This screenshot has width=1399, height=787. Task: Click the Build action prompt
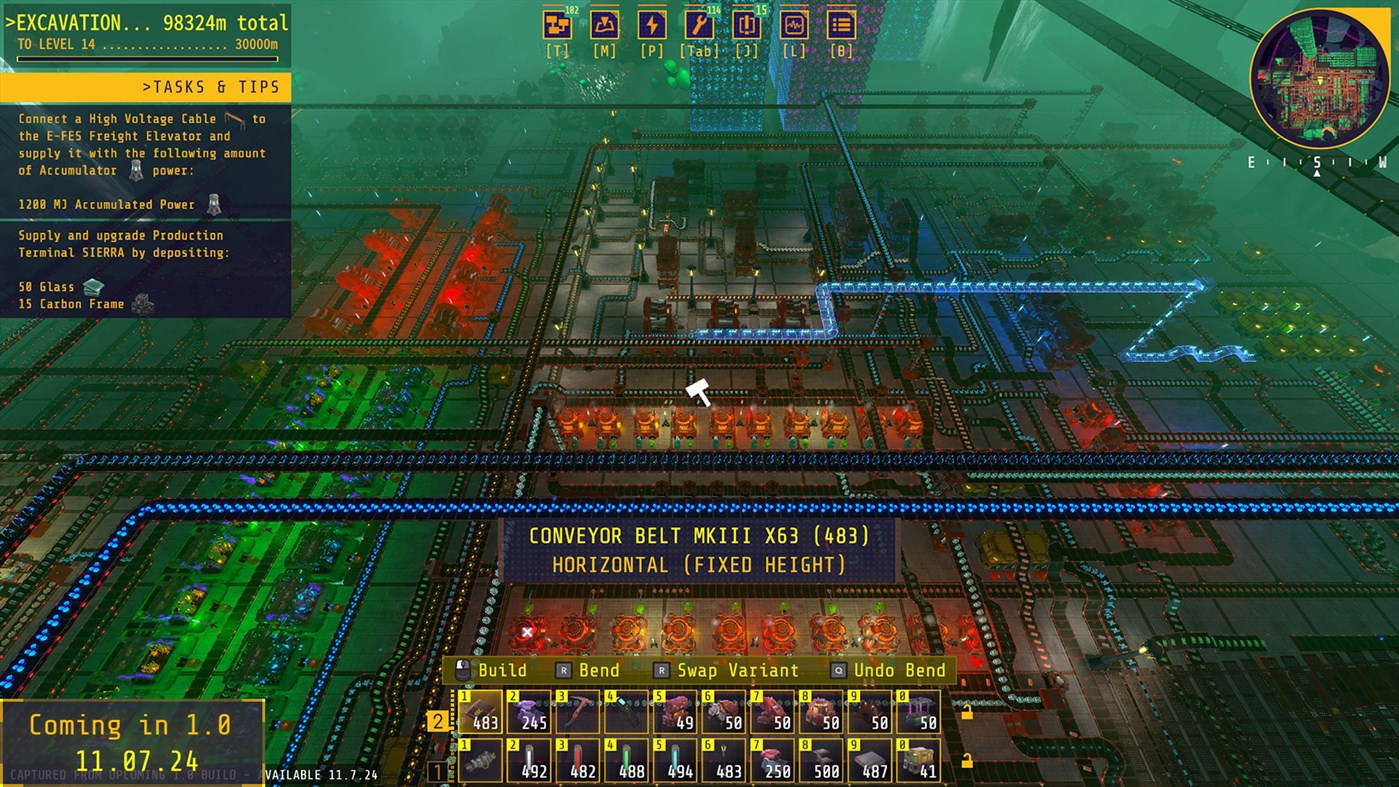click(501, 670)
